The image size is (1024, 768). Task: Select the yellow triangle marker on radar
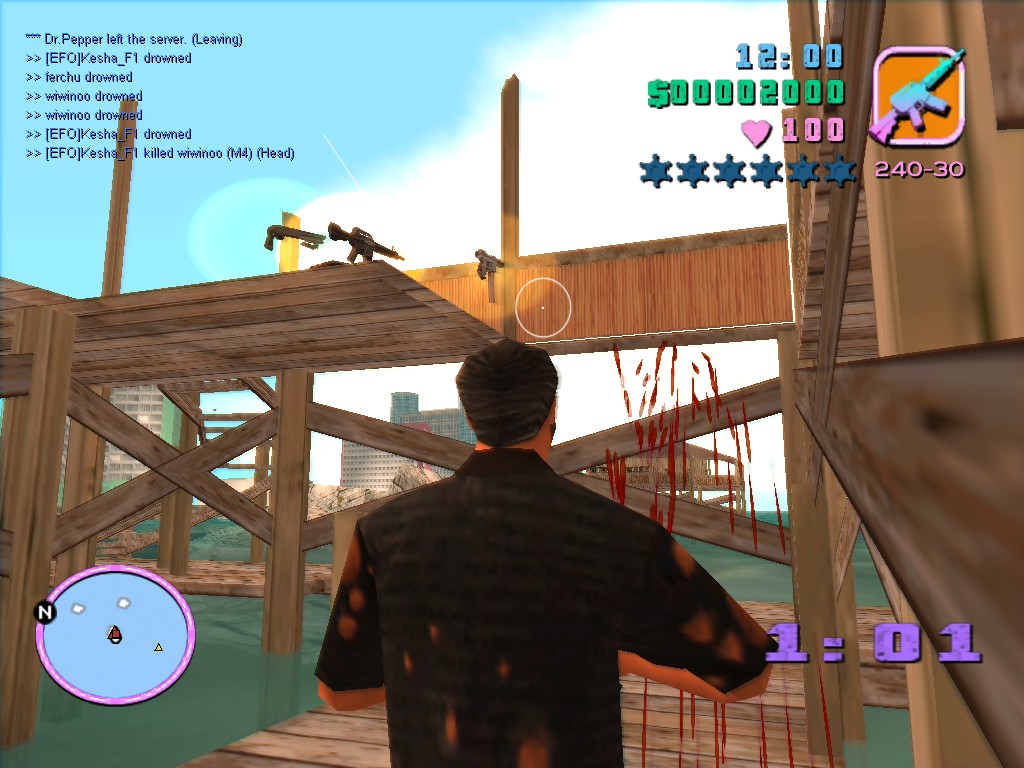point(158,647)
